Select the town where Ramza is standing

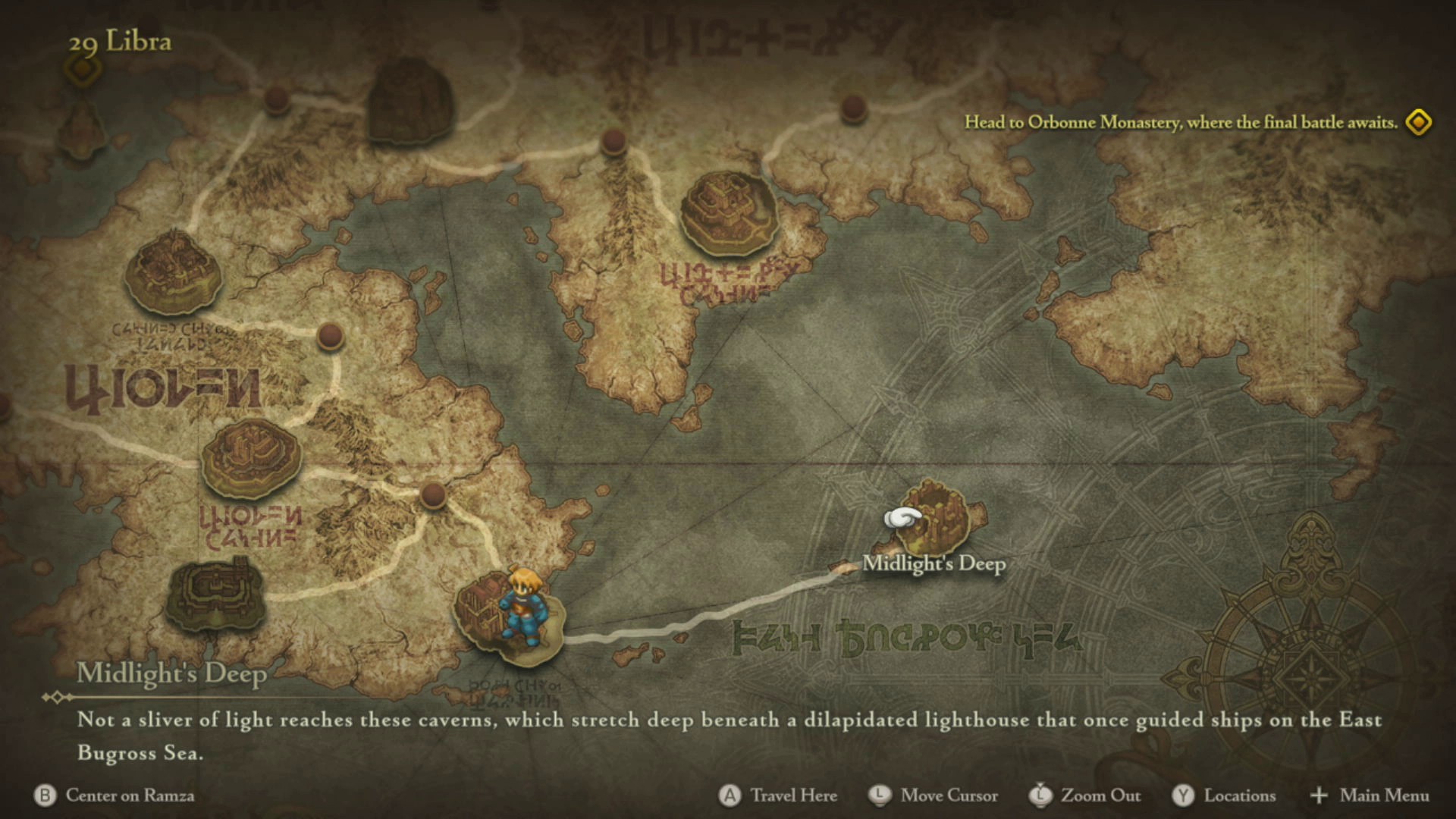[x=508, y=618]
